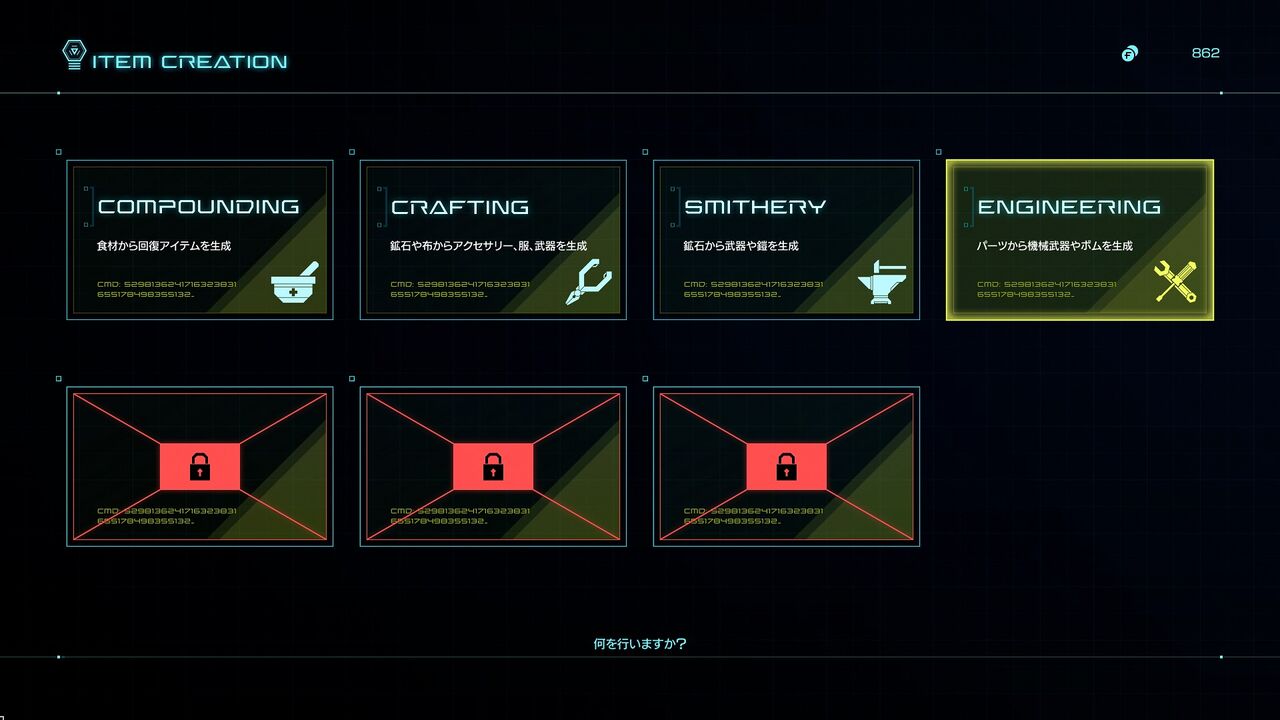Viewport: 1280px width, 720px height.
Task: Select the Crafting category card
Action: pyautogui.click(x=493, y=240)
